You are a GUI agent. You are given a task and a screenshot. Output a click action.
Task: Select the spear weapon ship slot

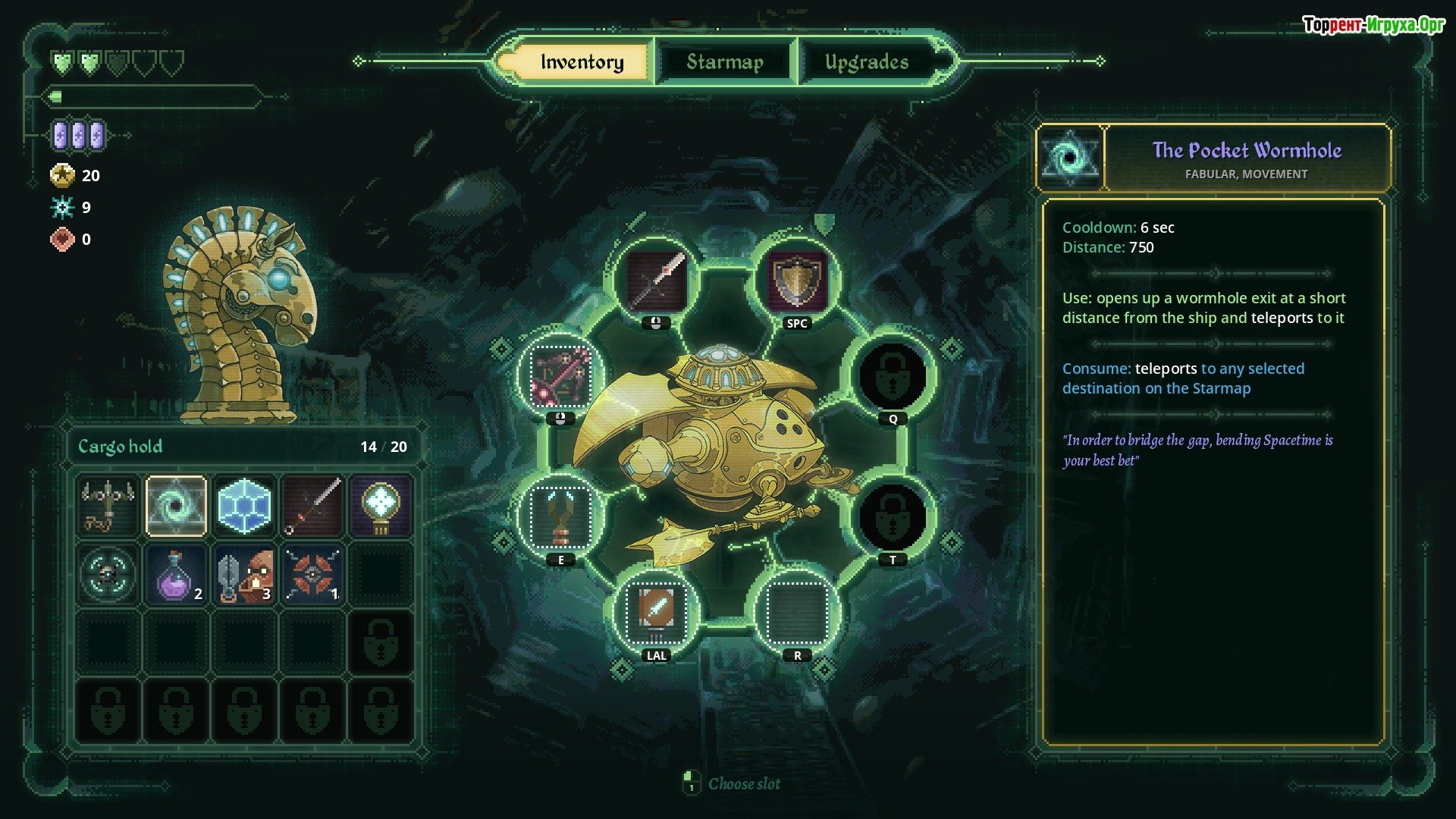[x=656, y=281]
